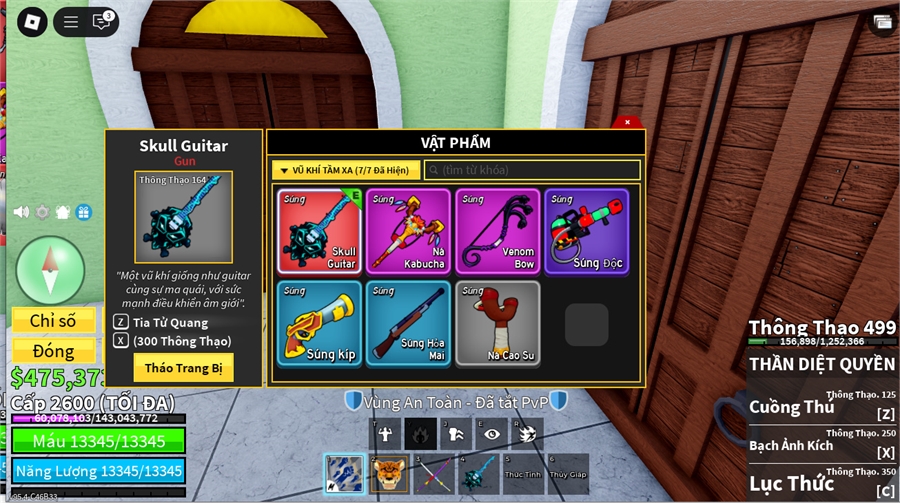Select the Skull Guitar inventory tile
Image resolution: width=900 pixels, height=503 pixels.
click(x=319, y=231)
